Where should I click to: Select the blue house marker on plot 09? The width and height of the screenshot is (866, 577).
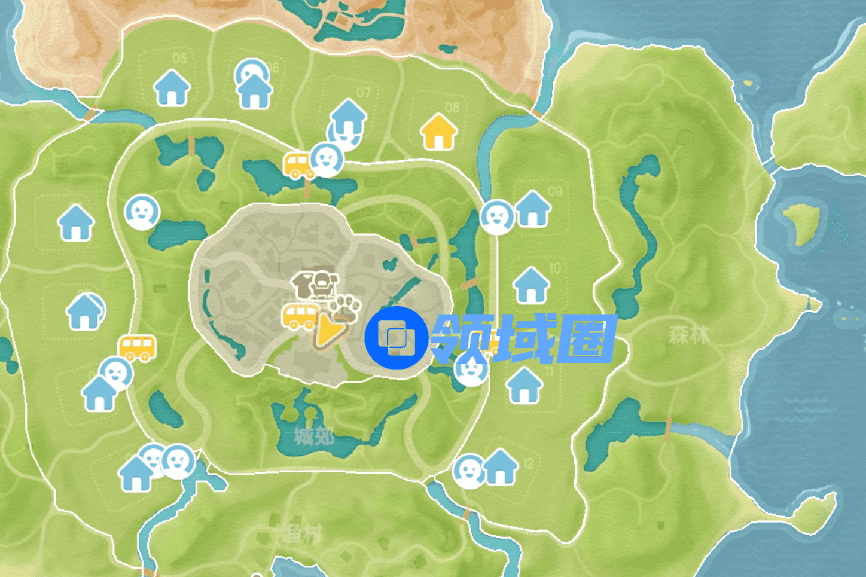pyautogui.click(x=533, y=209)
